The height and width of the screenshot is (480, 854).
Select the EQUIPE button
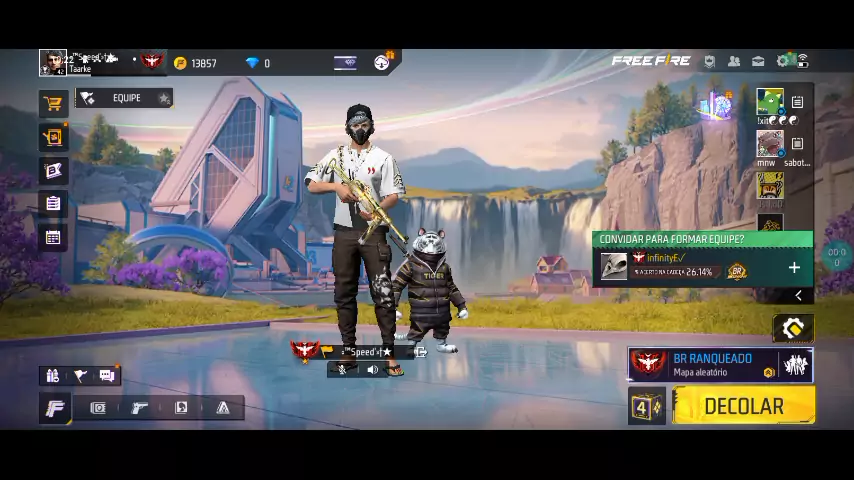tap(126, 98)
